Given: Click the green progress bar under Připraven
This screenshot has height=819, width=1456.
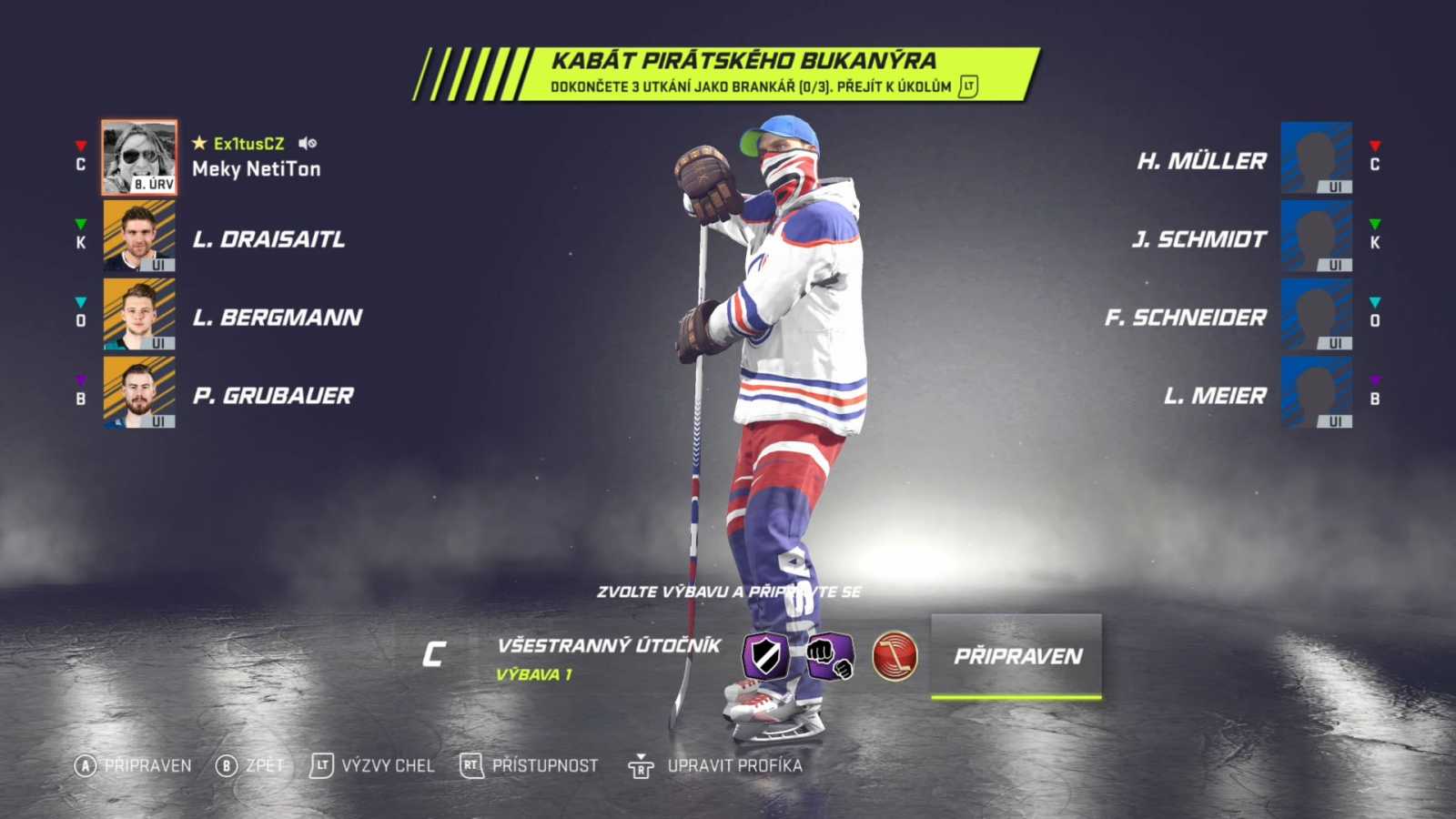Looking at the screenshot, I should click(1016, 696).
